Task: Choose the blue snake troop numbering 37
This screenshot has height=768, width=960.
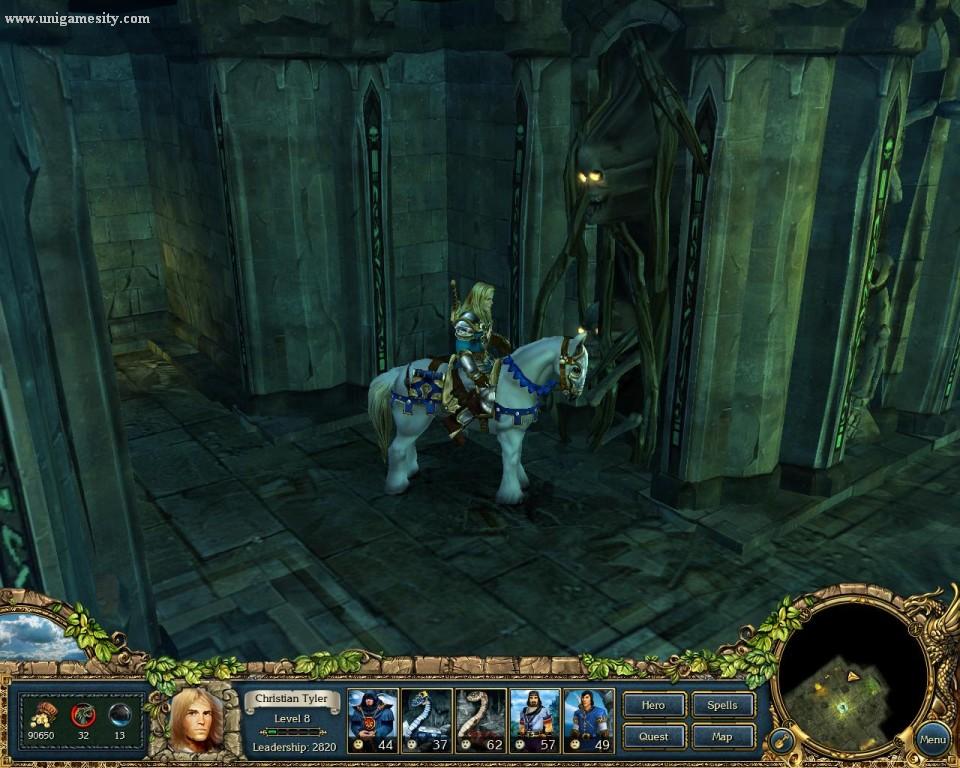Action: tap(426, 719)
